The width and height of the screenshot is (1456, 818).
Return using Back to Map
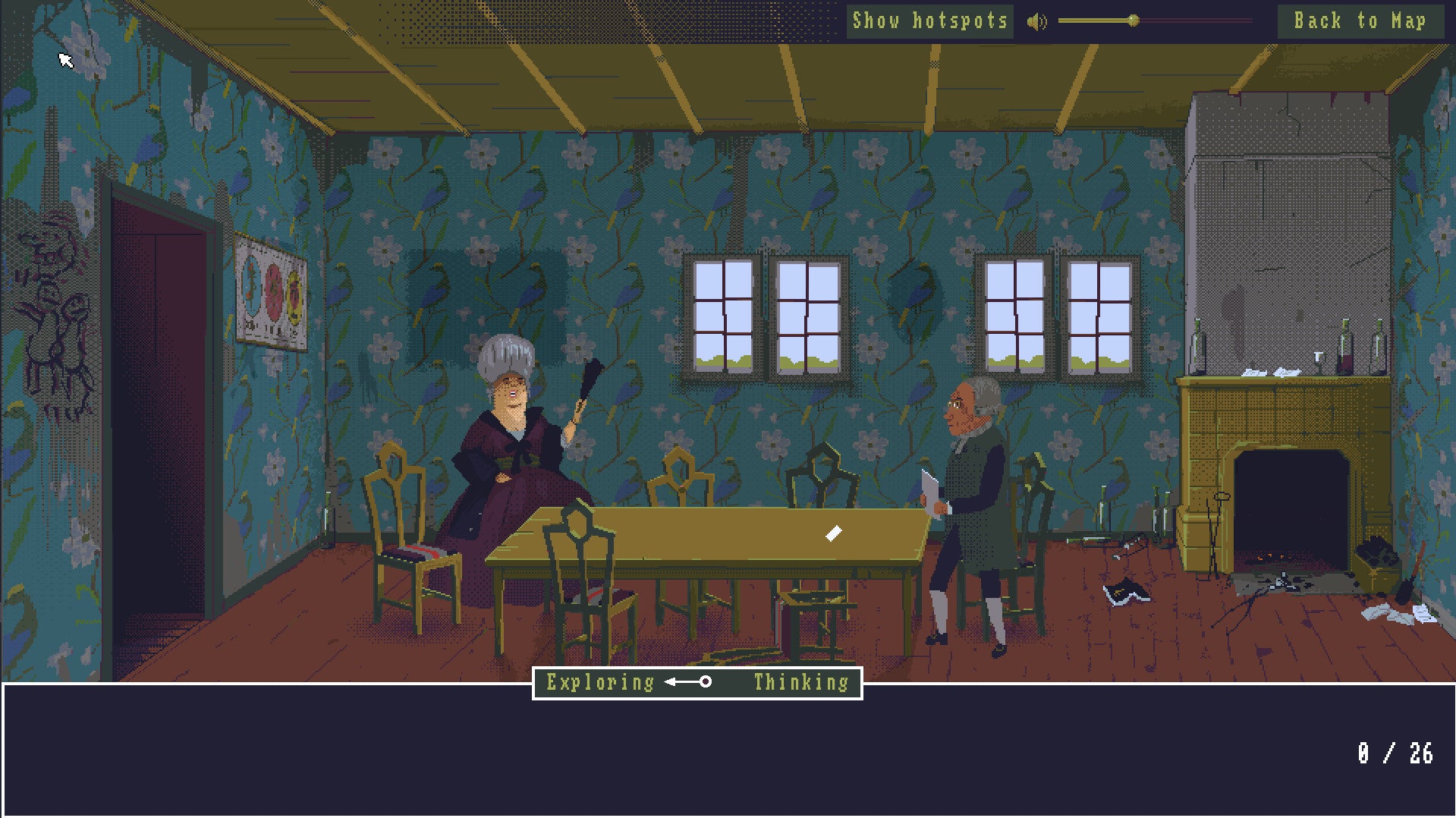(1359, 21)
